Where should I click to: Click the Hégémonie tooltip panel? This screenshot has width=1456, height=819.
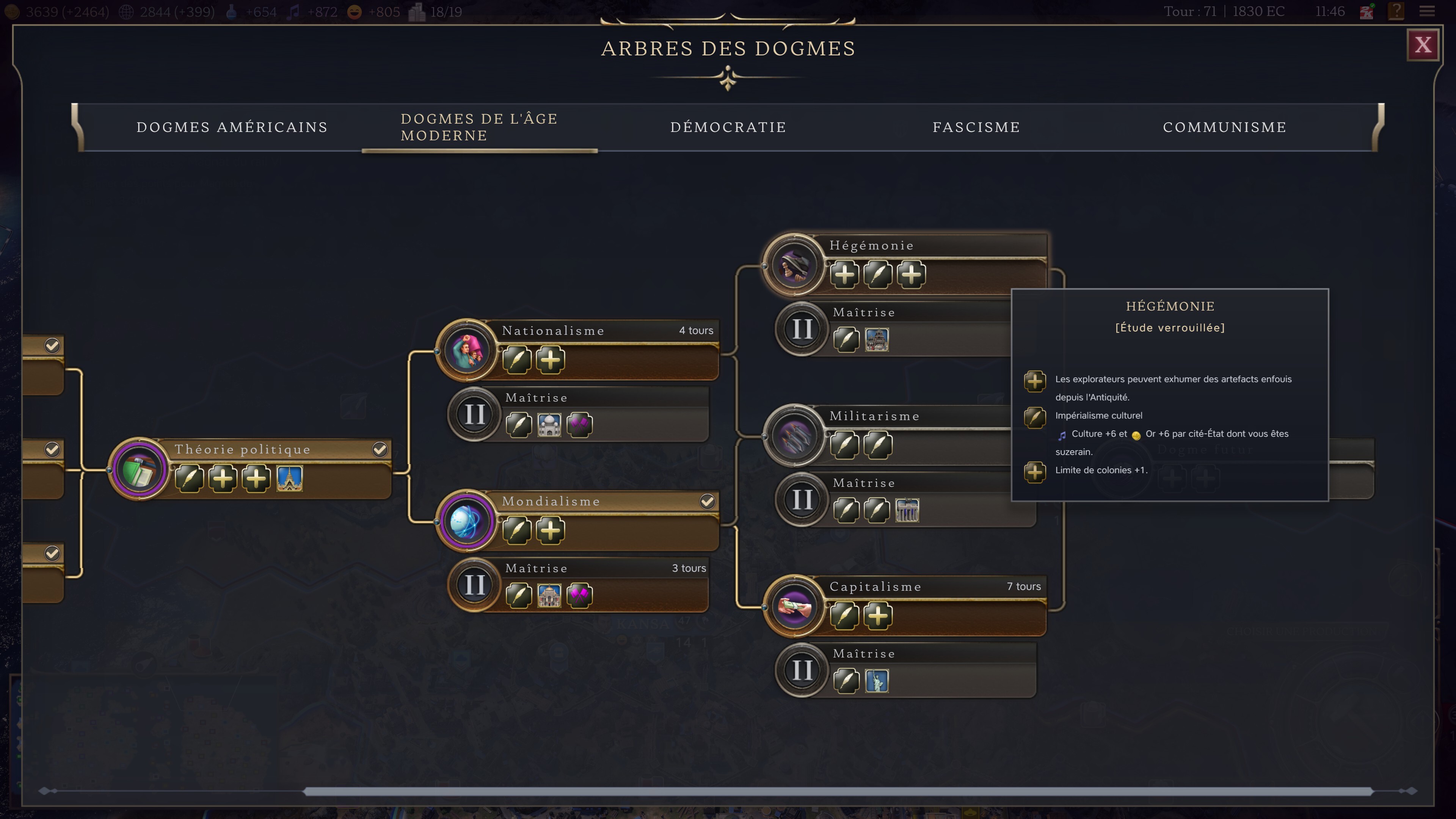pos(1170,395)
